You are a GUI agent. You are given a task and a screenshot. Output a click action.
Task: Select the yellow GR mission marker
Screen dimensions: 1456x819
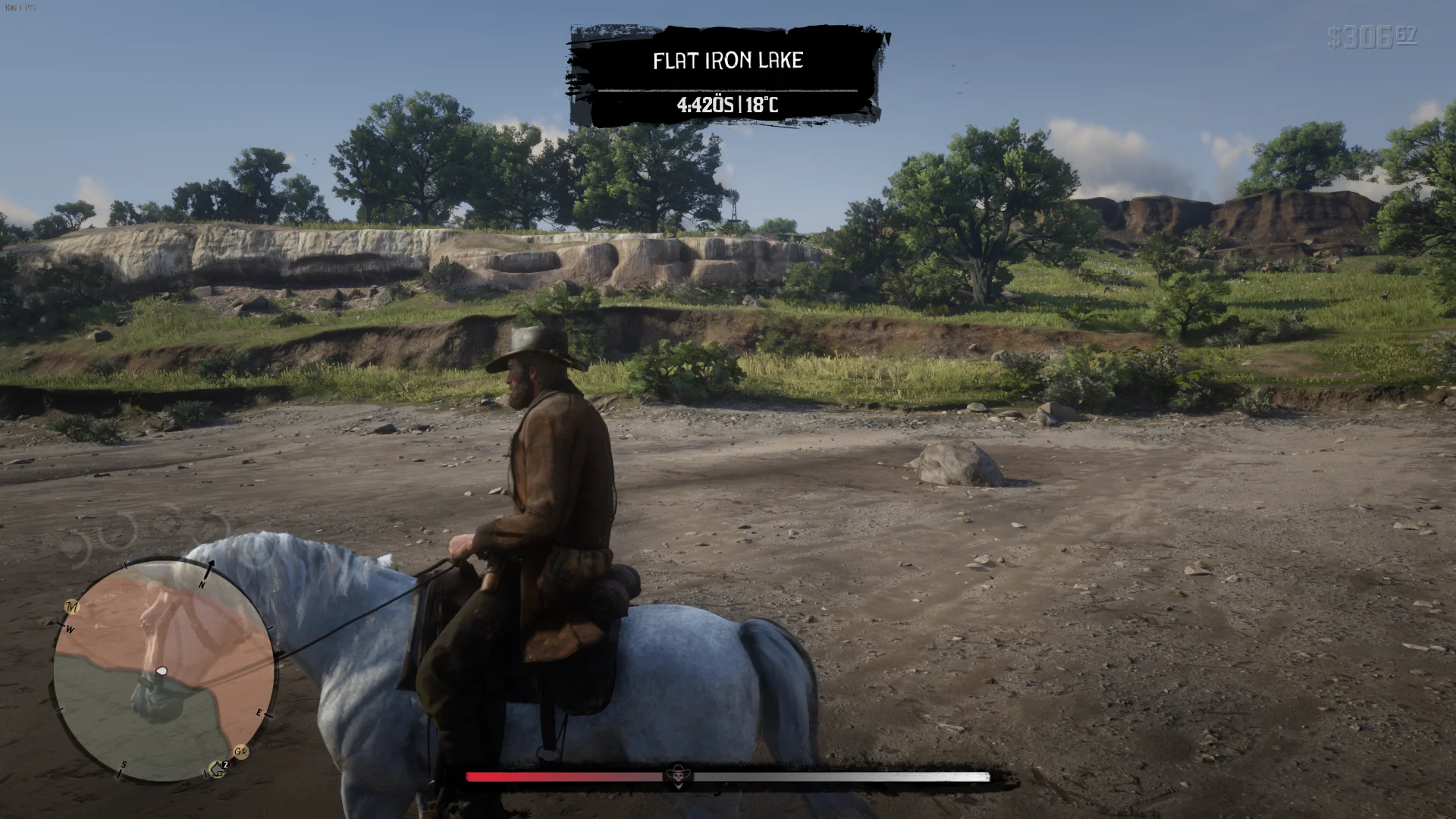tap(241, 752)
